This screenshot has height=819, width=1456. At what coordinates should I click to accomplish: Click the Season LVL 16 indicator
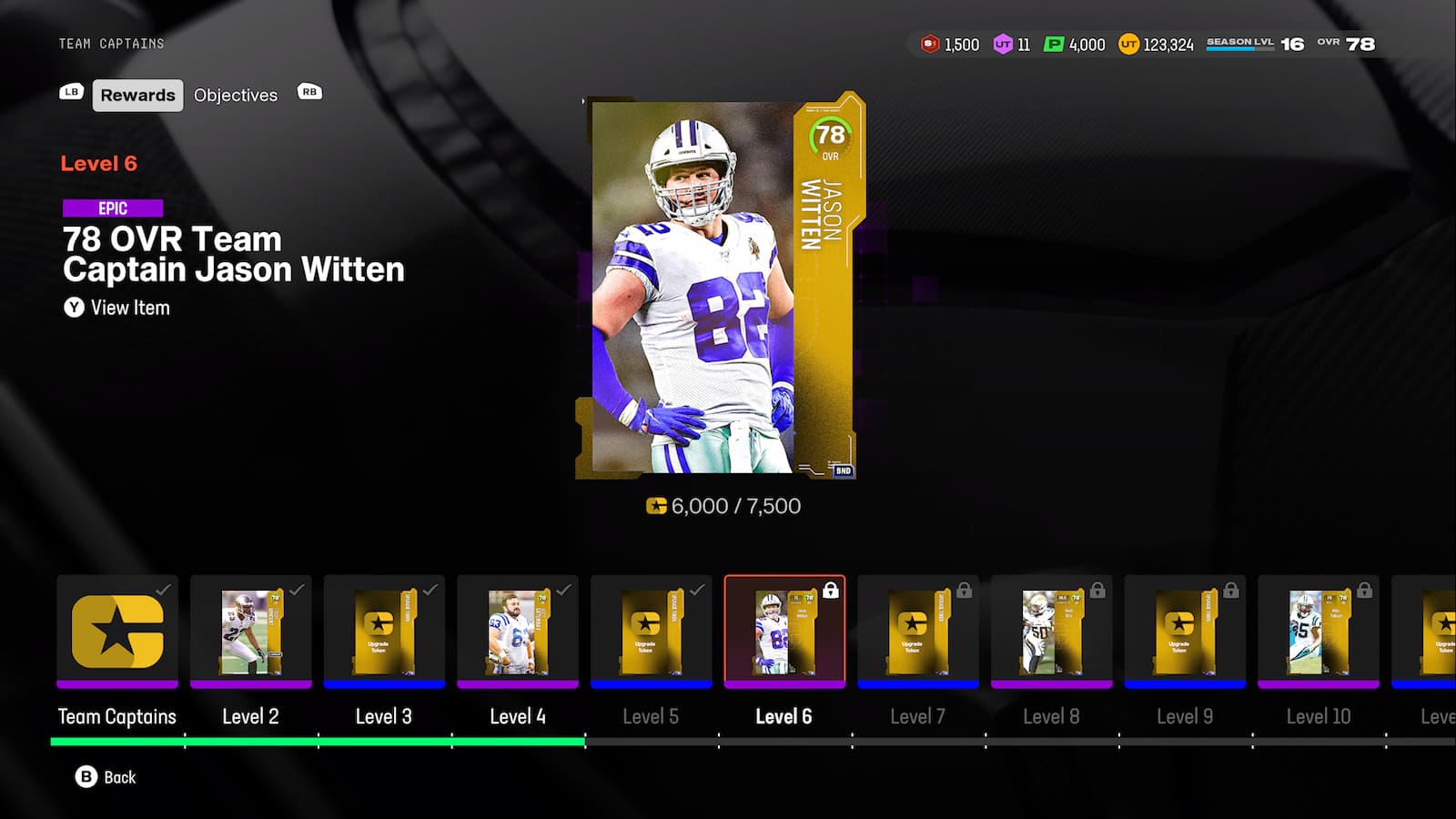1248,43
